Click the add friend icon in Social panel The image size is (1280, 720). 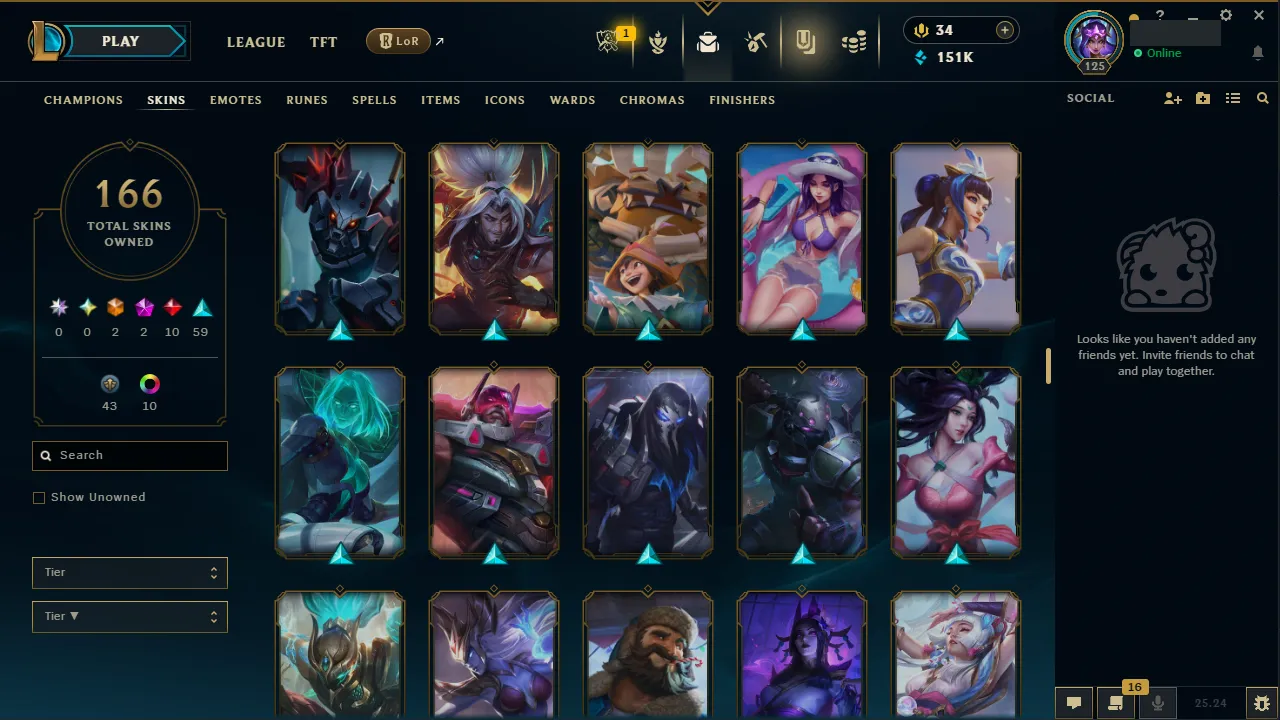(x=1172, y=98)
